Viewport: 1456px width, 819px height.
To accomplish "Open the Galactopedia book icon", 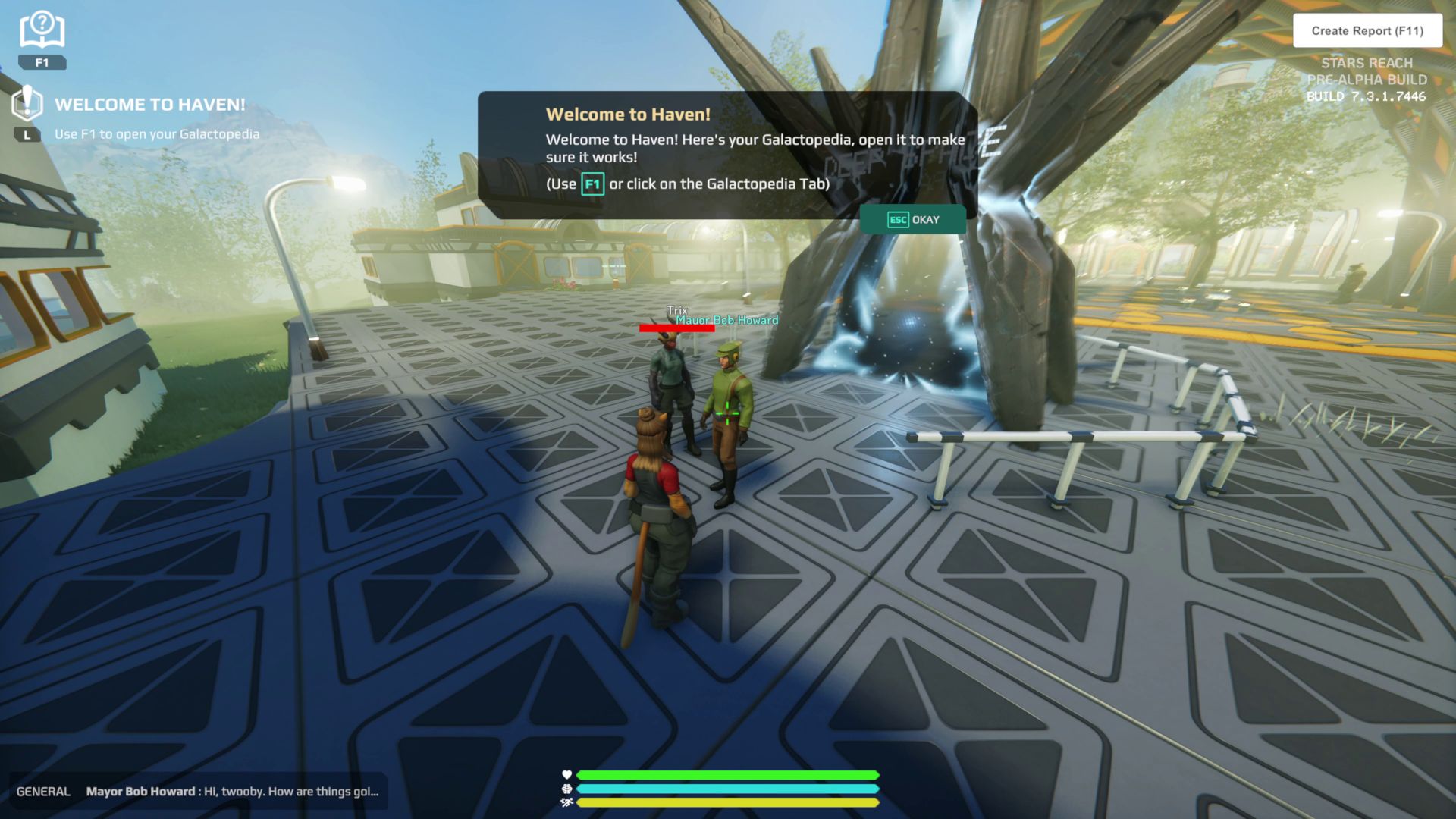I will click(42, 32).
